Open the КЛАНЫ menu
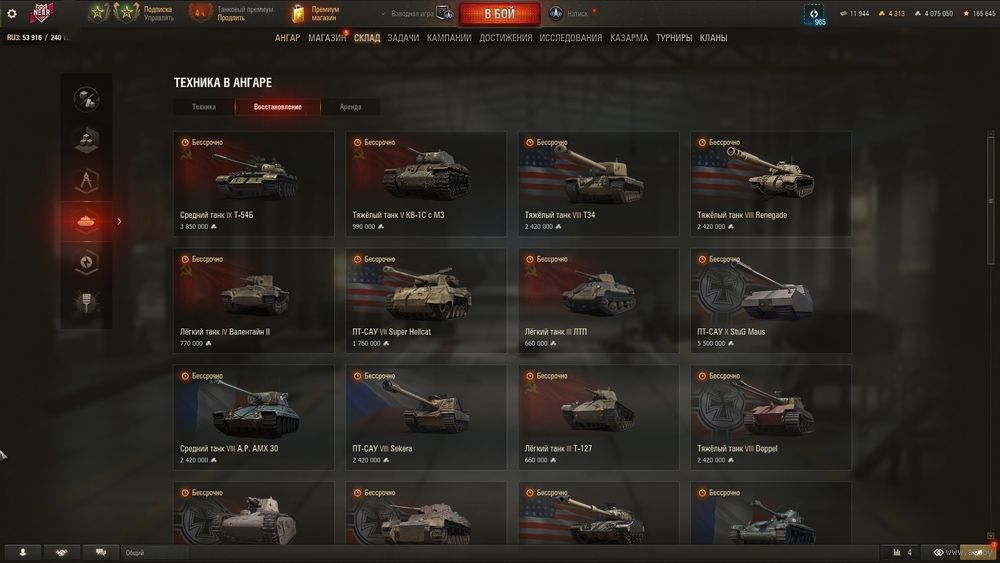This screenshot has height=563, width=1000. click(713, 38)
